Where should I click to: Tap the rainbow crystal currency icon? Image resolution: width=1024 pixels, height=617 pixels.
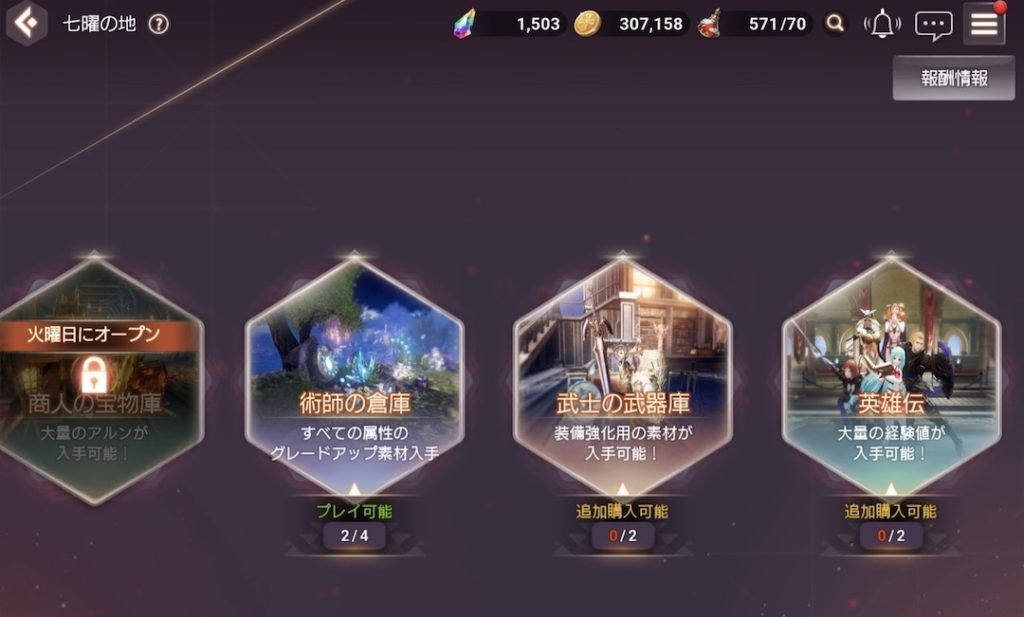464,24
